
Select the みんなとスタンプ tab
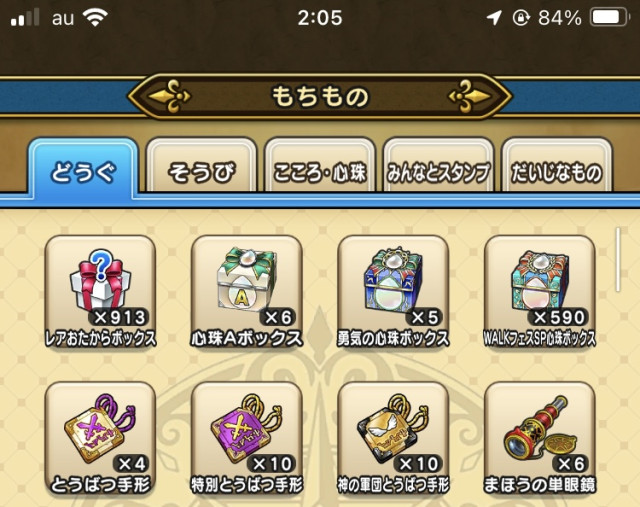tap(439, 173)
